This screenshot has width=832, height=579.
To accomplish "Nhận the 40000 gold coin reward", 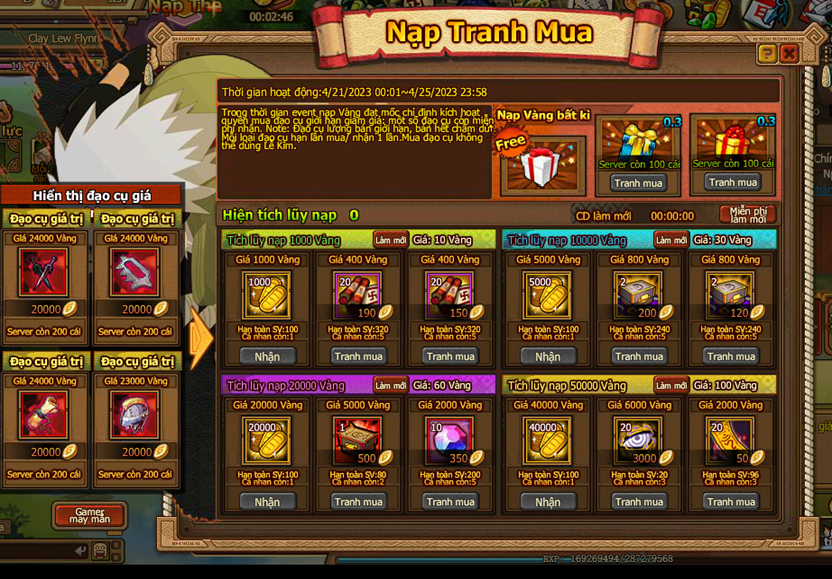I will coord(547,501).
